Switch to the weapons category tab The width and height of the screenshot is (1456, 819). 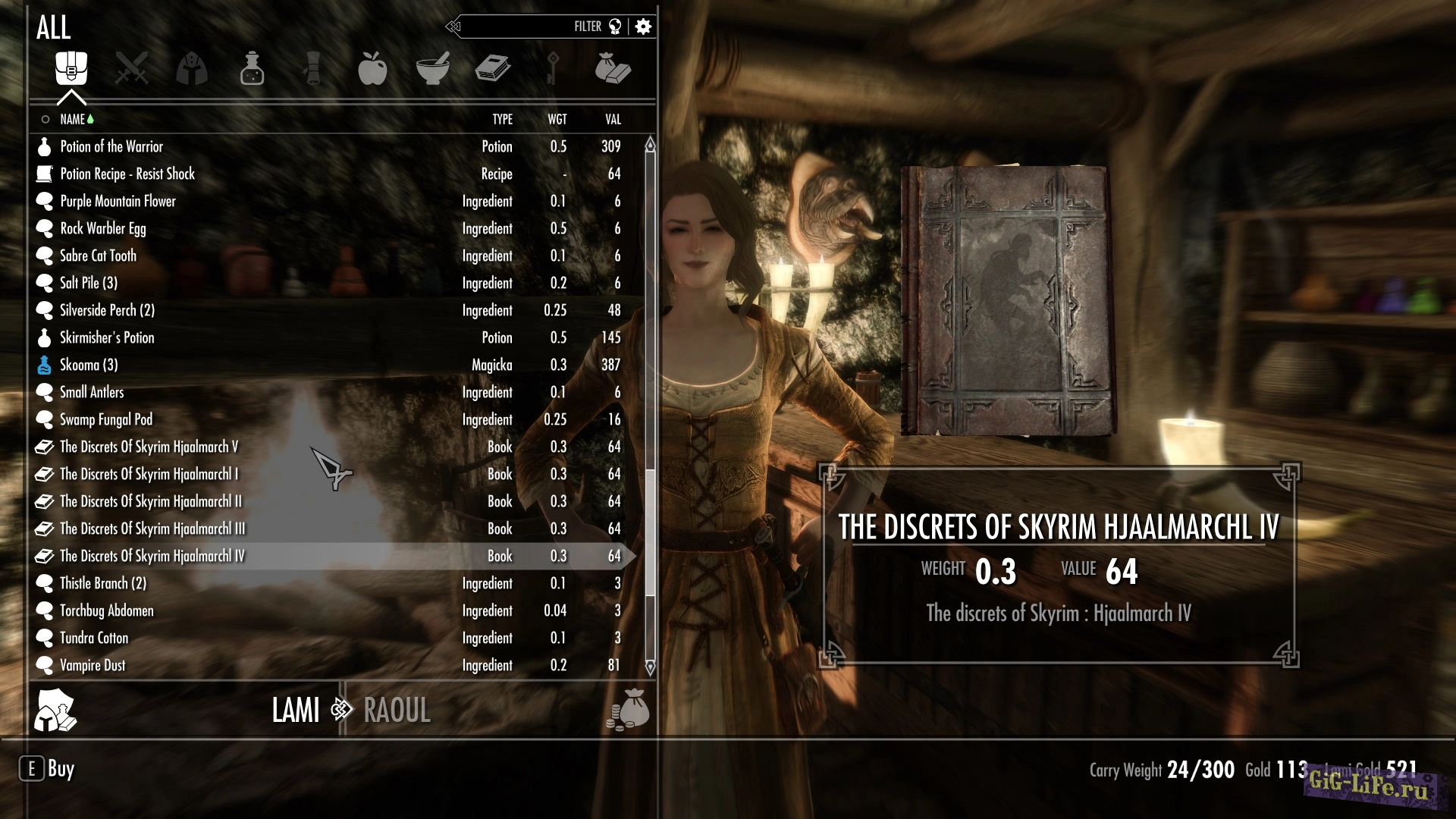pos(131,69)
